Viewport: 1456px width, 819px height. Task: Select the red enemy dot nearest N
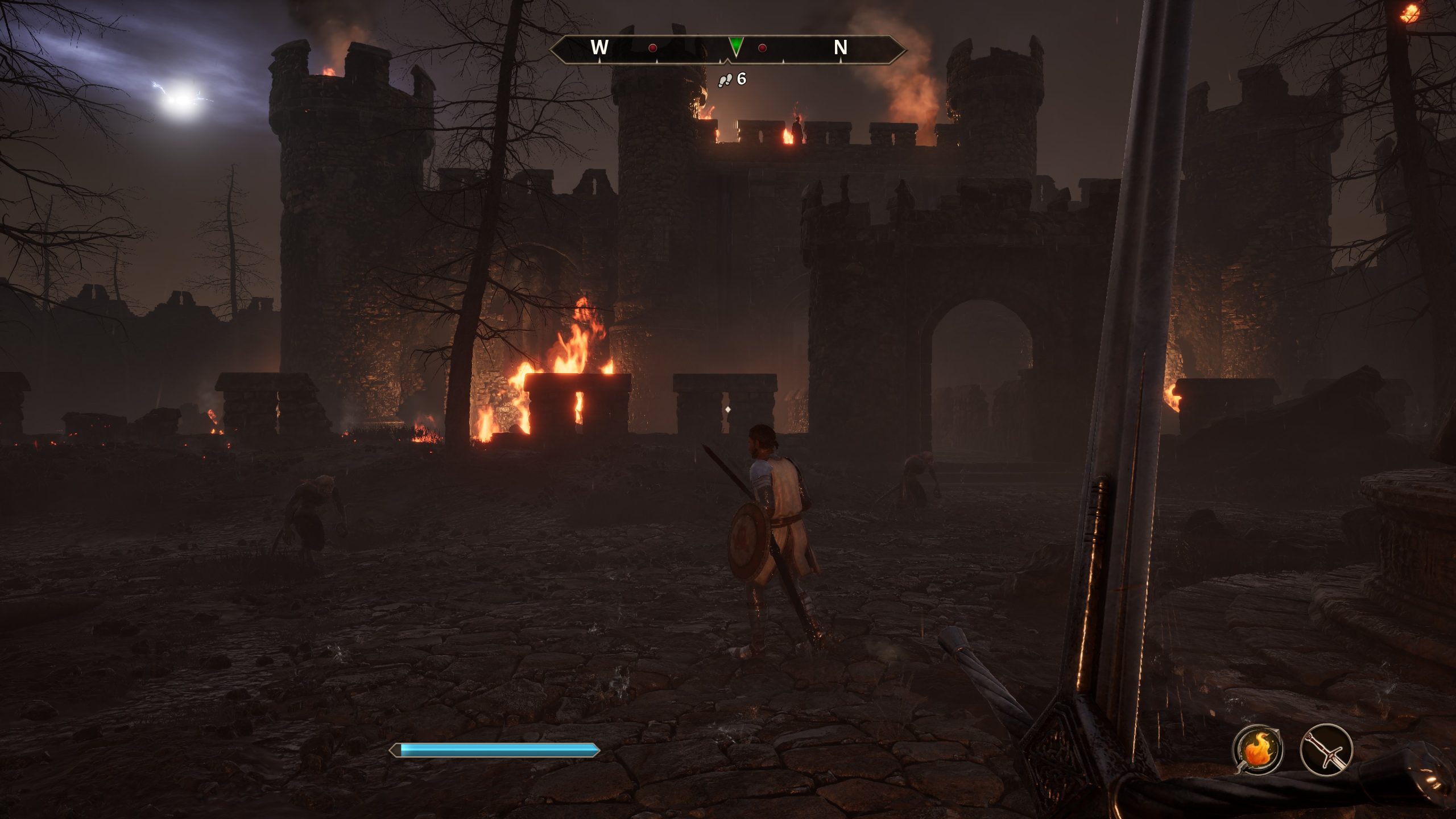click(x=762, y=48)
